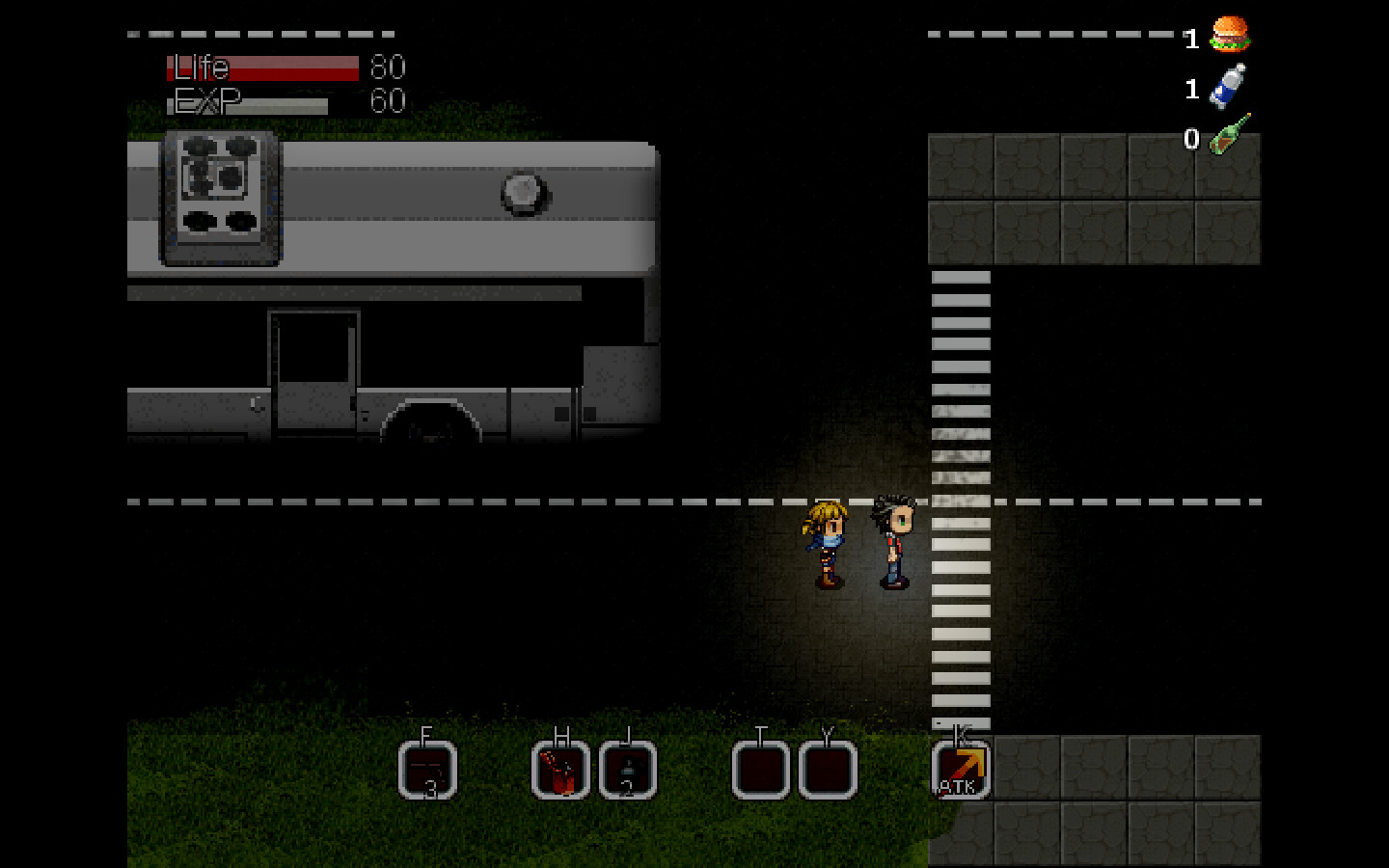This screenshot has height=868, width=1389.
Task: Select the pistol in the F slot
Action: coord(427,767)
